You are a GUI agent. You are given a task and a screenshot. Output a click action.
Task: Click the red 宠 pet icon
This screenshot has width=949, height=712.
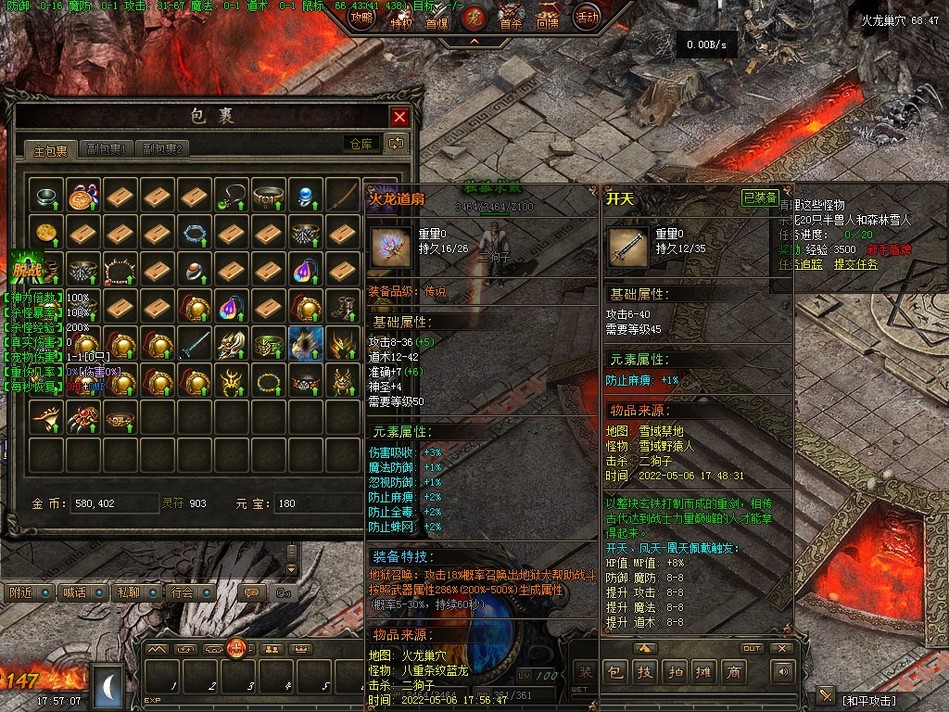474,17
